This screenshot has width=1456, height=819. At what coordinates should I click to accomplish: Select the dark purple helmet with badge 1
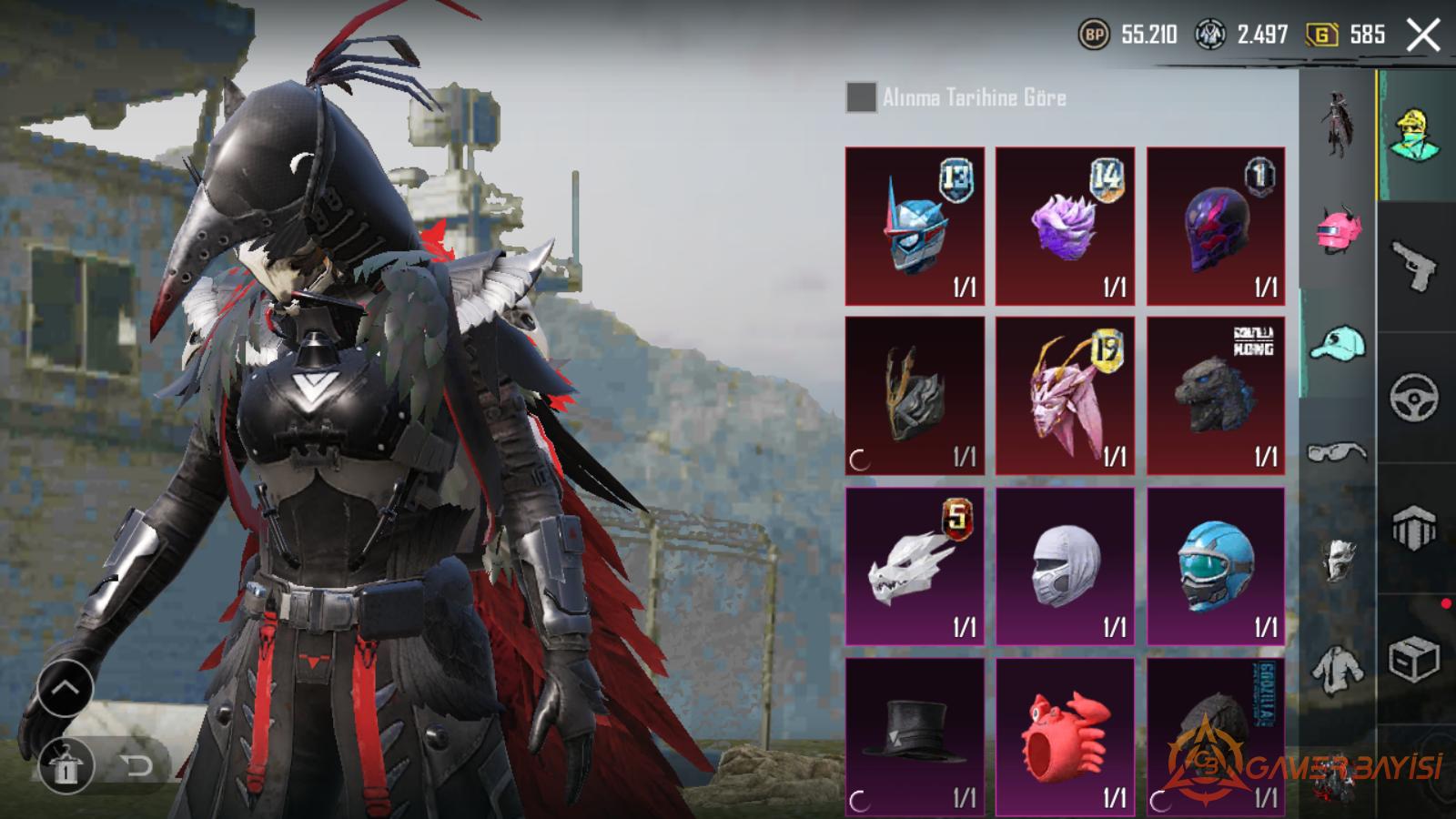pos(1216,226)
